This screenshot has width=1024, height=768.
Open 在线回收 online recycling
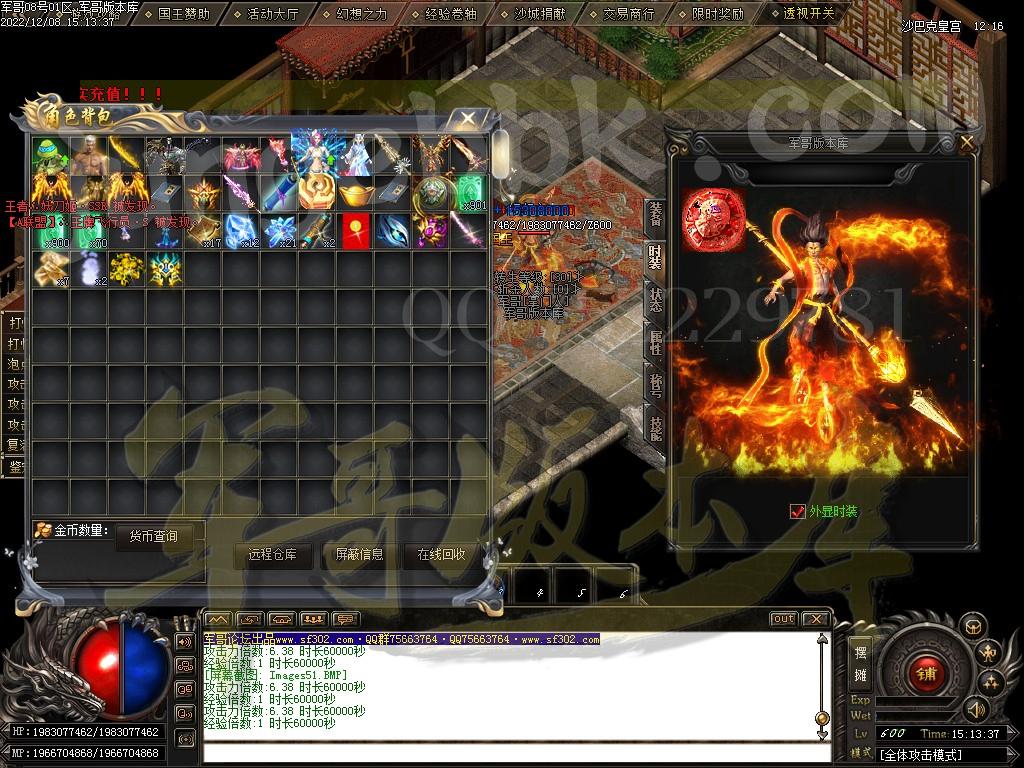point(441,555)
